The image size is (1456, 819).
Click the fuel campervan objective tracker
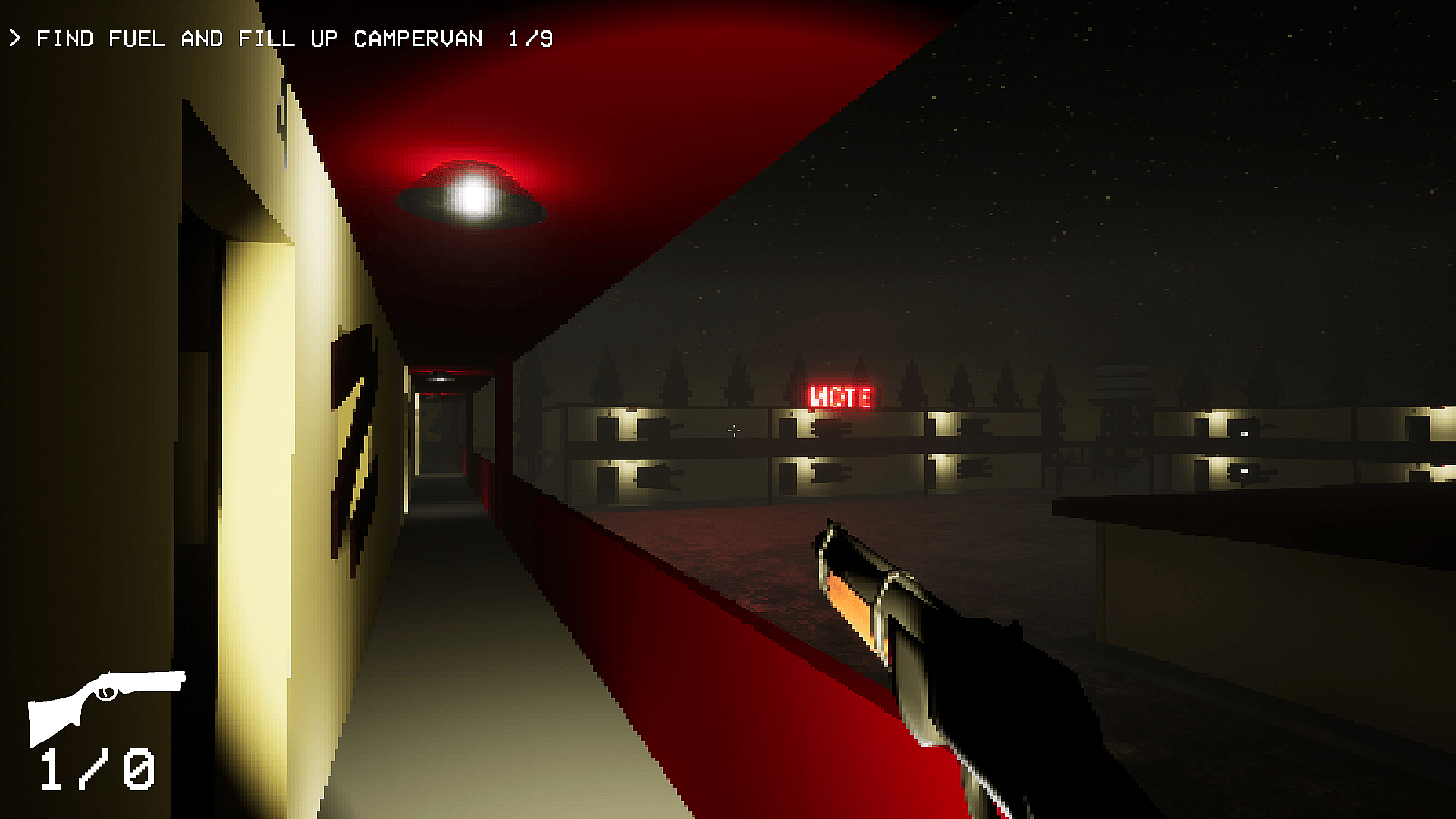[x=281, y=39]
